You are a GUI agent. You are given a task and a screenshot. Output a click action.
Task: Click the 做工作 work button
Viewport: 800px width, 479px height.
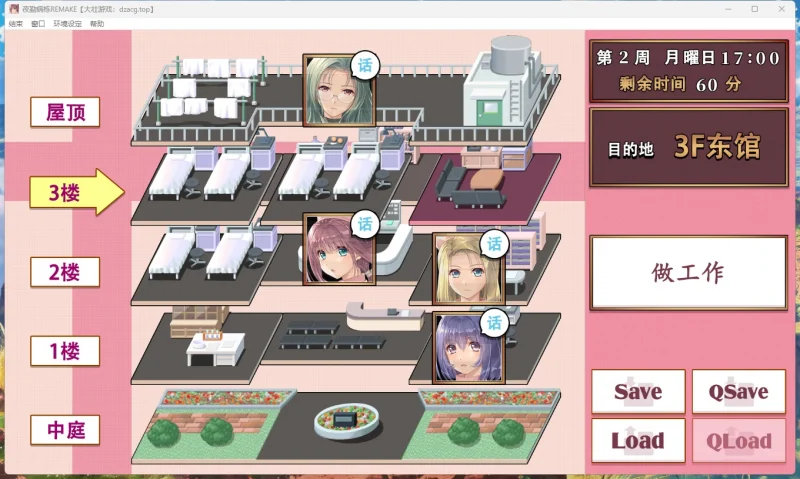pos(688,272)
